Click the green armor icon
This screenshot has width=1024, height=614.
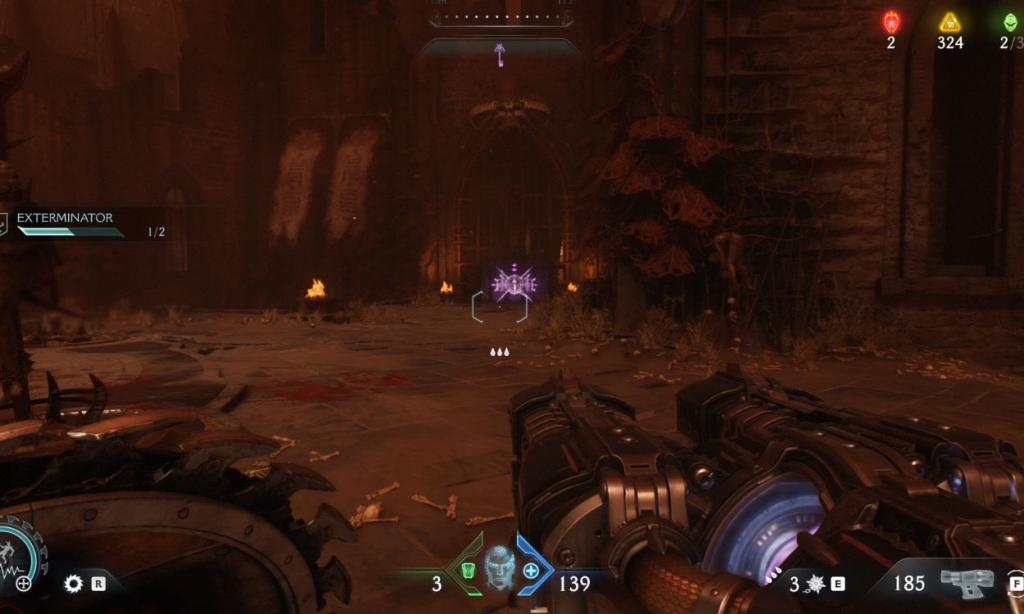pyautogui.click(x=467, y=571)
